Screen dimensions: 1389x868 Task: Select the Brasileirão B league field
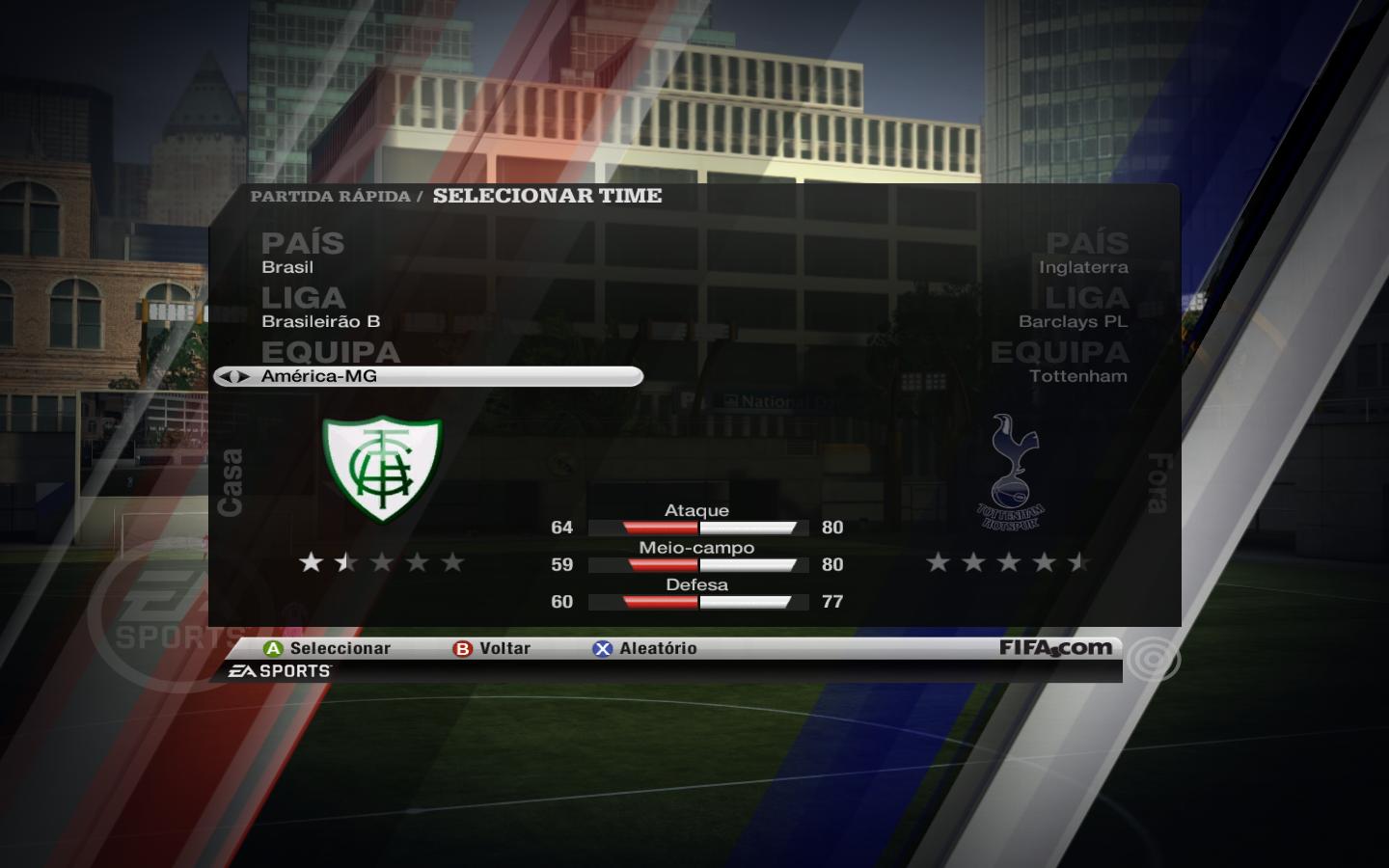coord(320,321)
